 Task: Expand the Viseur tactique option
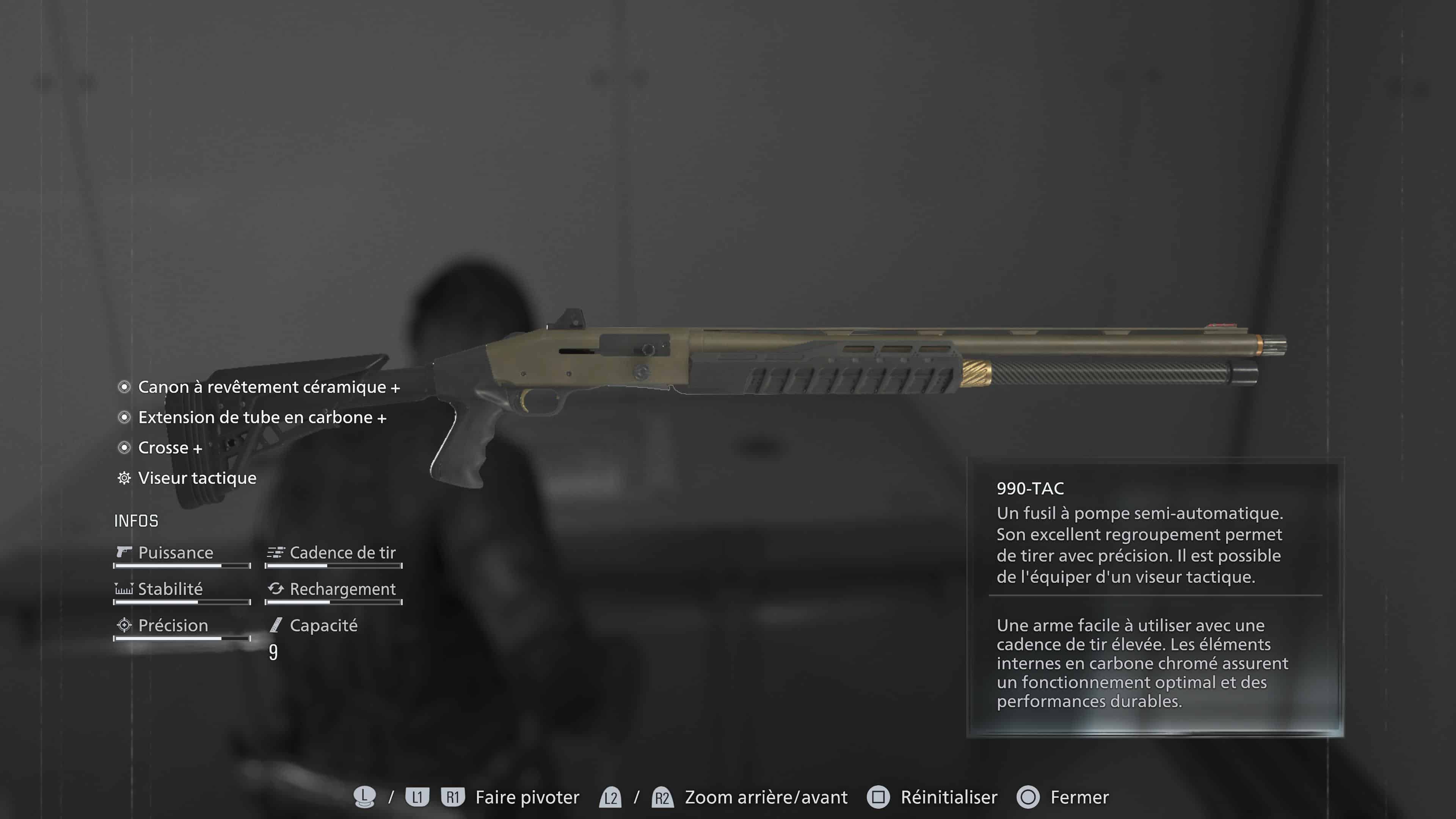tap(197, 478)
